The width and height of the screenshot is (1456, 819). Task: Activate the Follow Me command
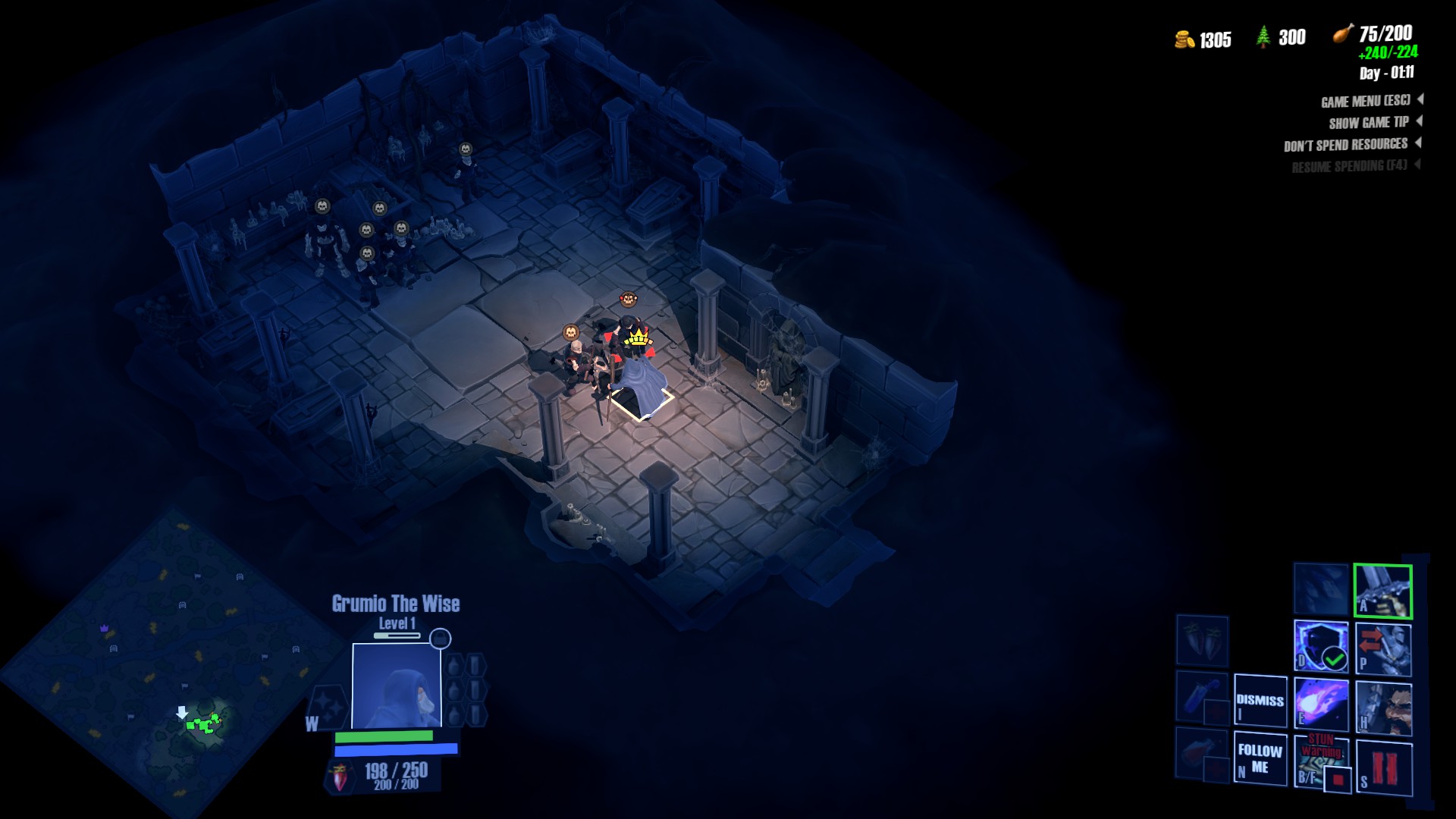1260,758
